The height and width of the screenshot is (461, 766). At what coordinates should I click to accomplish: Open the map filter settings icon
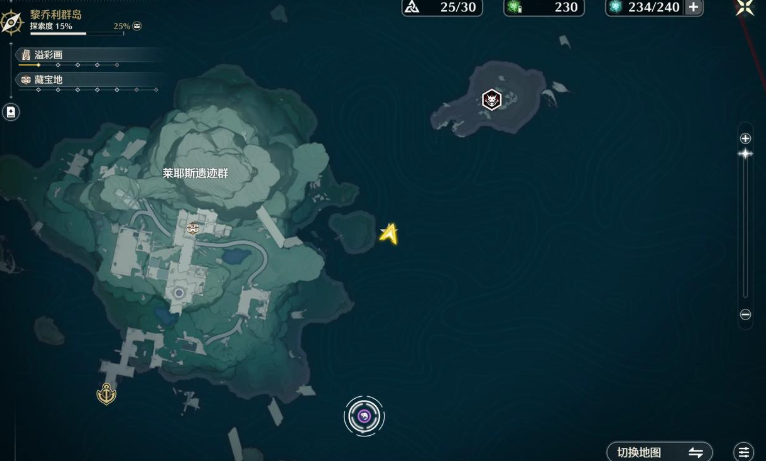[x=743, y=452]
